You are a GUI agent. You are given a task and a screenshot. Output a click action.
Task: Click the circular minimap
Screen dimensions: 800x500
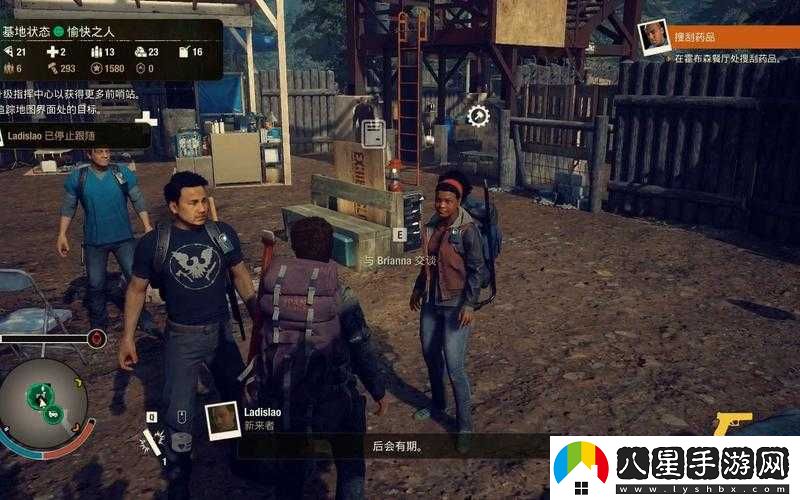[x=42, y=403]
